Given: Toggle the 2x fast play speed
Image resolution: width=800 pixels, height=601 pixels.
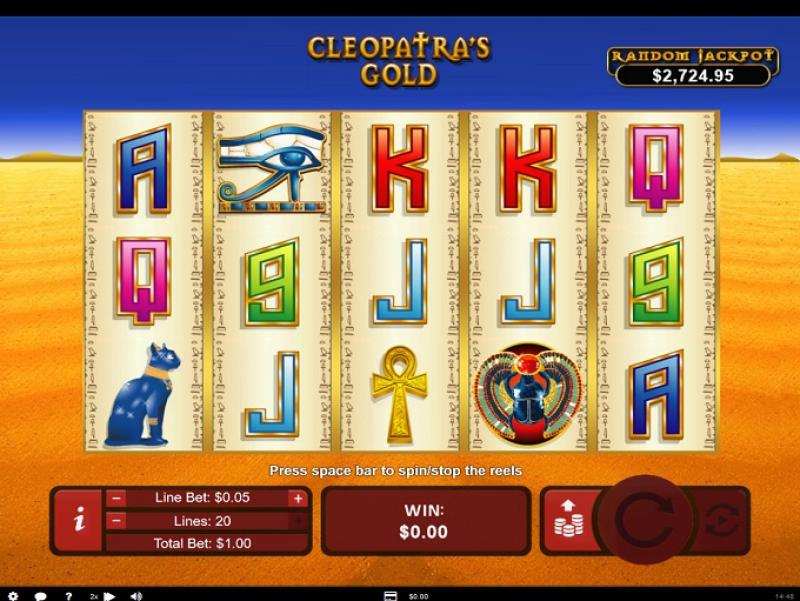Looking at the screenshot, I should [x=95, y=596].
